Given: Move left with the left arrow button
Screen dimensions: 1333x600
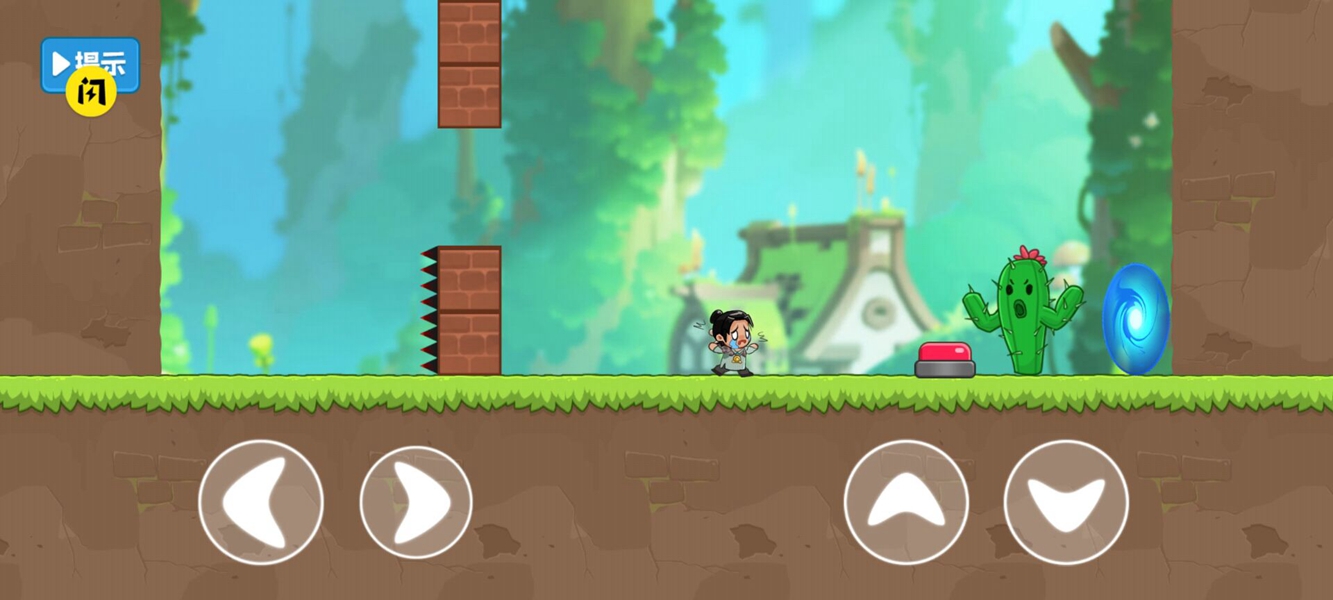Looking at the screenshot, I should 261,502.
